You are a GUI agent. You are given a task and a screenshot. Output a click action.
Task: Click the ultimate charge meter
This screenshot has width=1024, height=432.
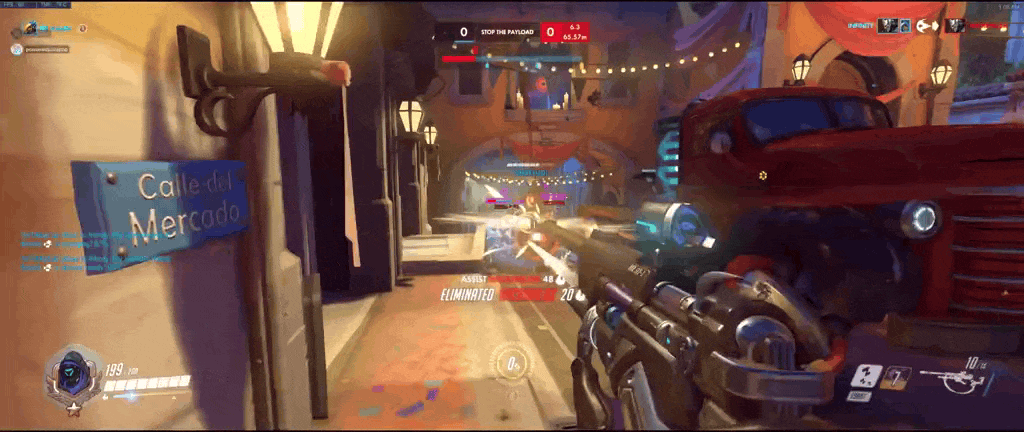pos(511,362)
